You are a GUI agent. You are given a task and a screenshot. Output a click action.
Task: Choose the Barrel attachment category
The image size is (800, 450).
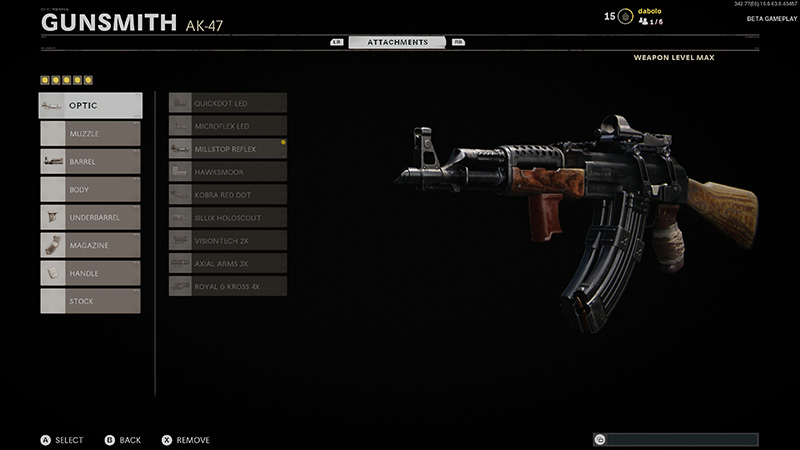(90, 161)
